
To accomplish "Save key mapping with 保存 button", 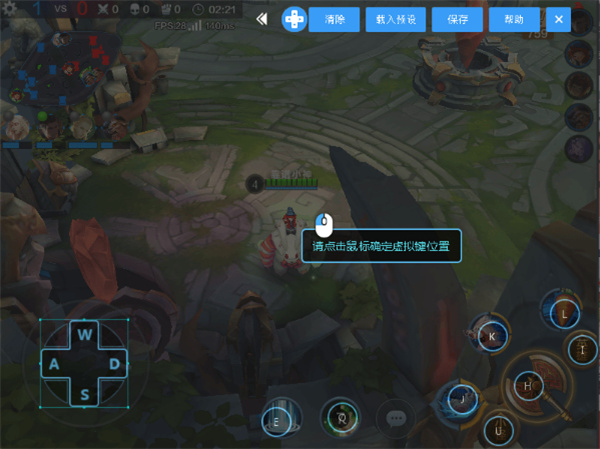I will pyautogui.click(x=458, y=19).
